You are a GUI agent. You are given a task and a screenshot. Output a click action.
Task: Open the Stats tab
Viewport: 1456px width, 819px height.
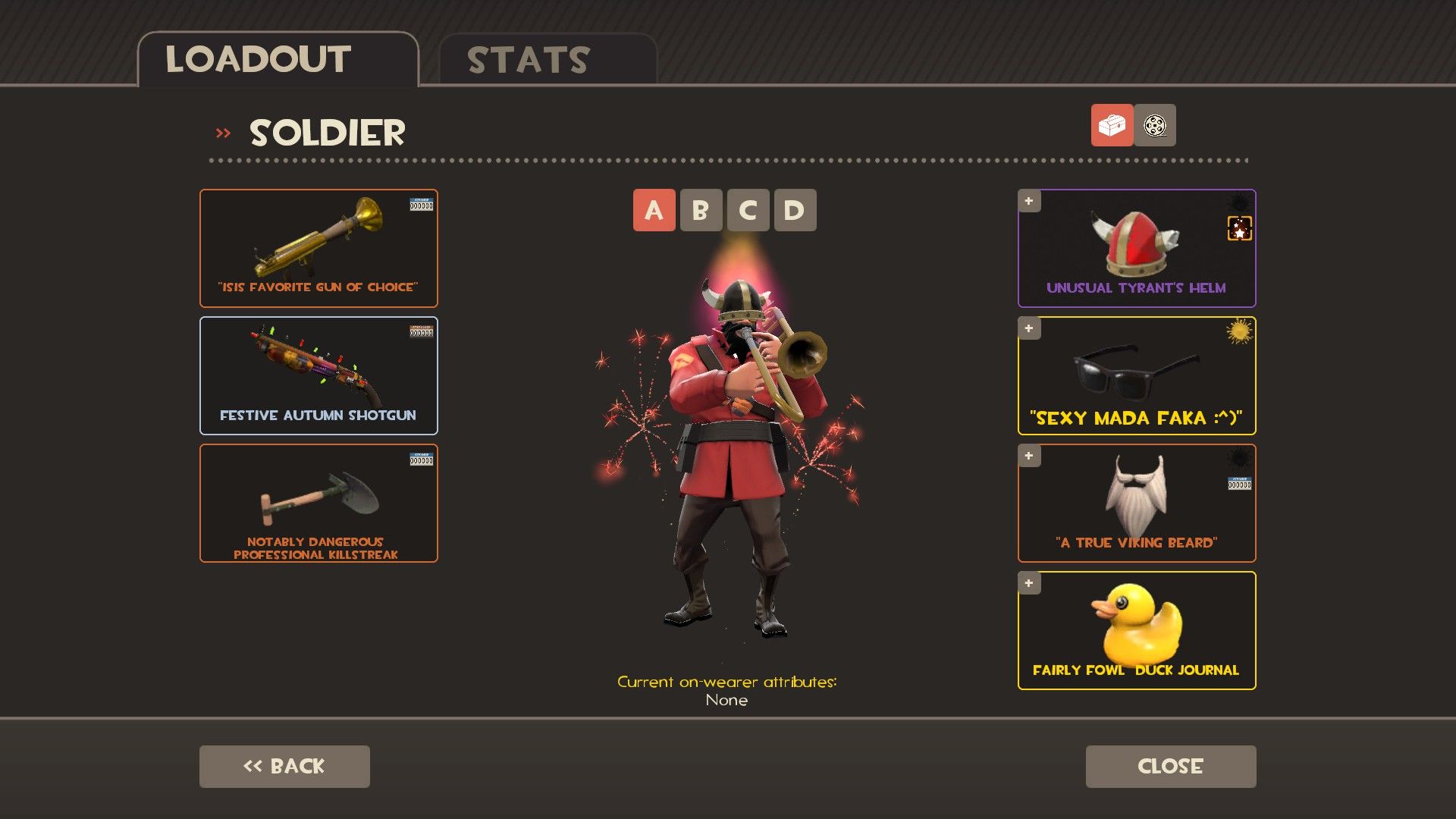point(547,60)
